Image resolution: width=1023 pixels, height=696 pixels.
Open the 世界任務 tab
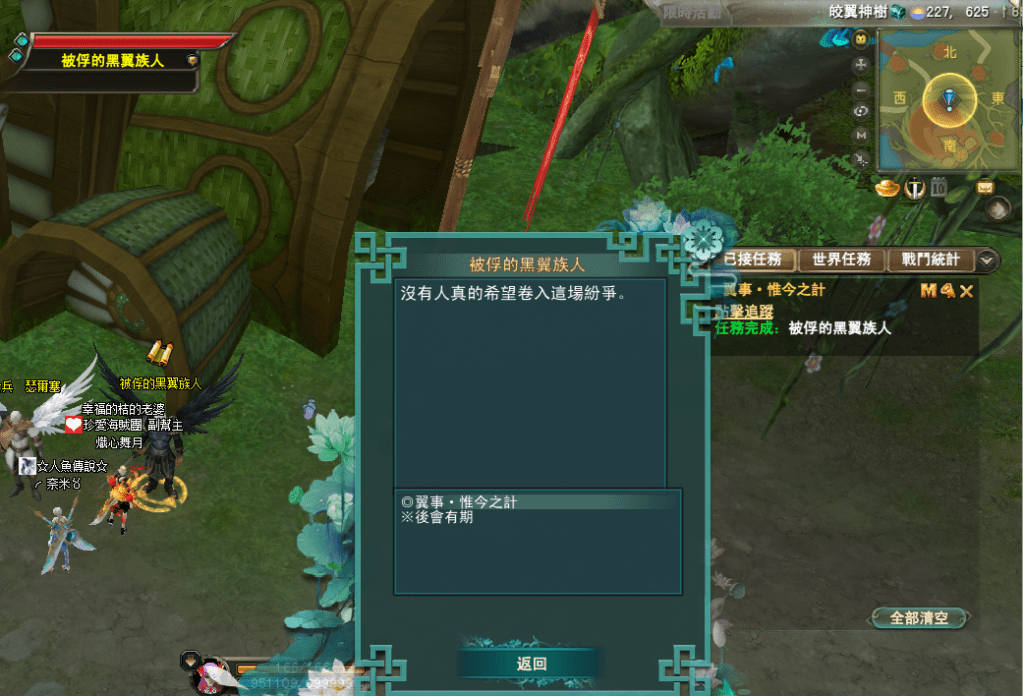tap(841, 260)
